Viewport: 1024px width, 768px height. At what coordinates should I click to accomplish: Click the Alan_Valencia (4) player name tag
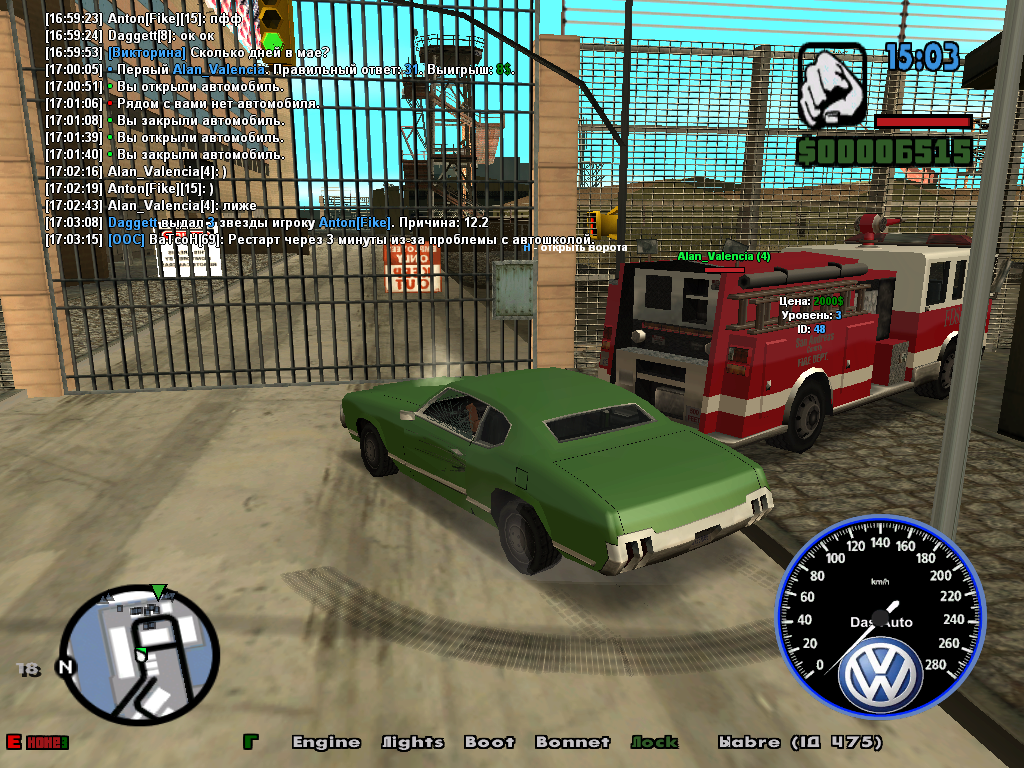(x=723, y=257)
